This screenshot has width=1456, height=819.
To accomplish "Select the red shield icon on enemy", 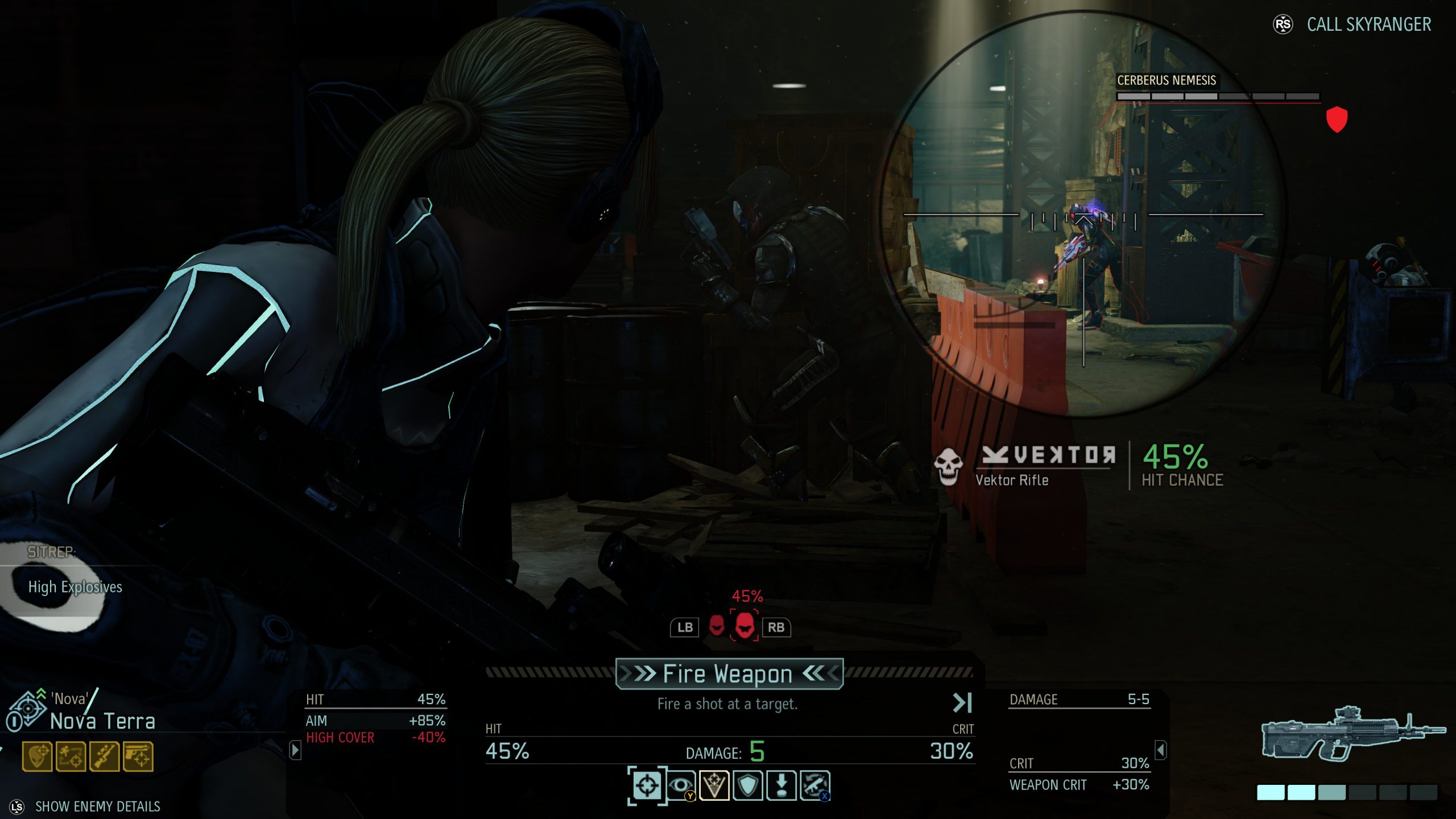I will click(1337, 119).
